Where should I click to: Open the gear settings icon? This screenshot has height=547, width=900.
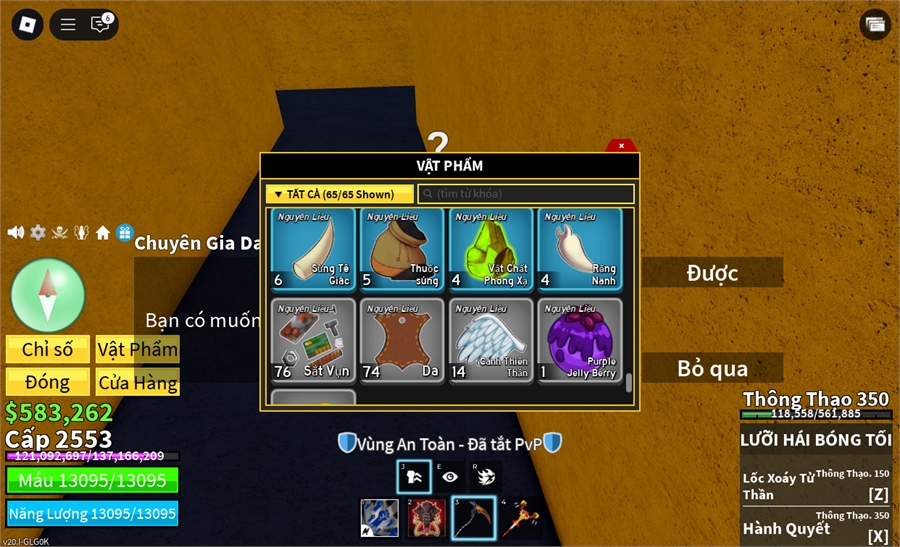pos(38,232)
